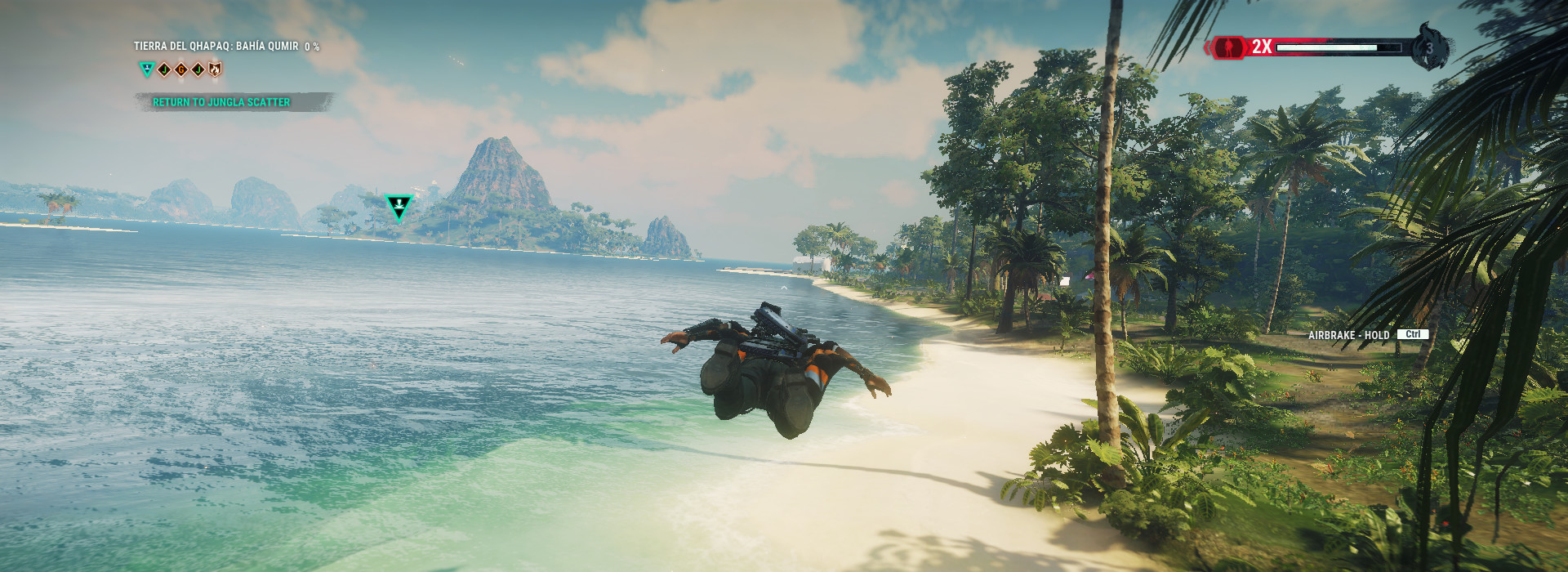This screenshot has height=572, width=1568.
Task: Click the teal waypoint marker over the island
Action: [399, 207]
